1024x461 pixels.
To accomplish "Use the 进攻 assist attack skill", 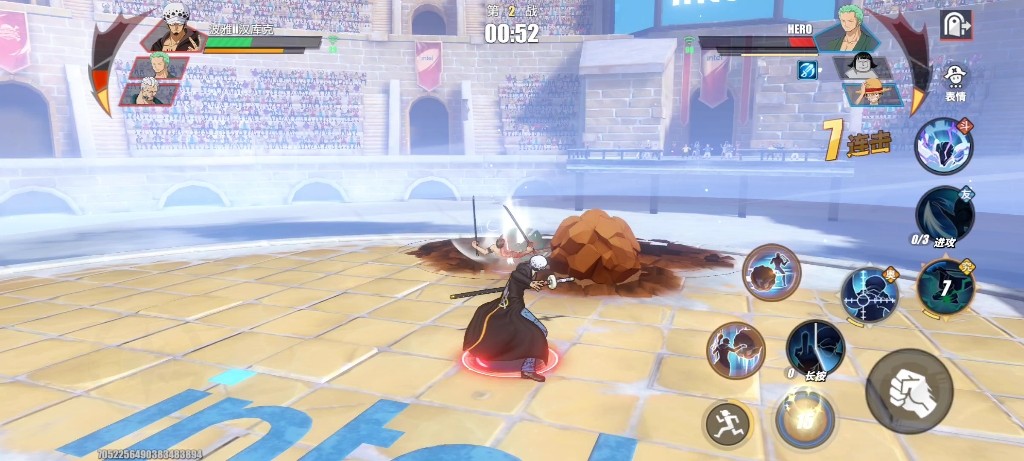I will pos(944,214).
